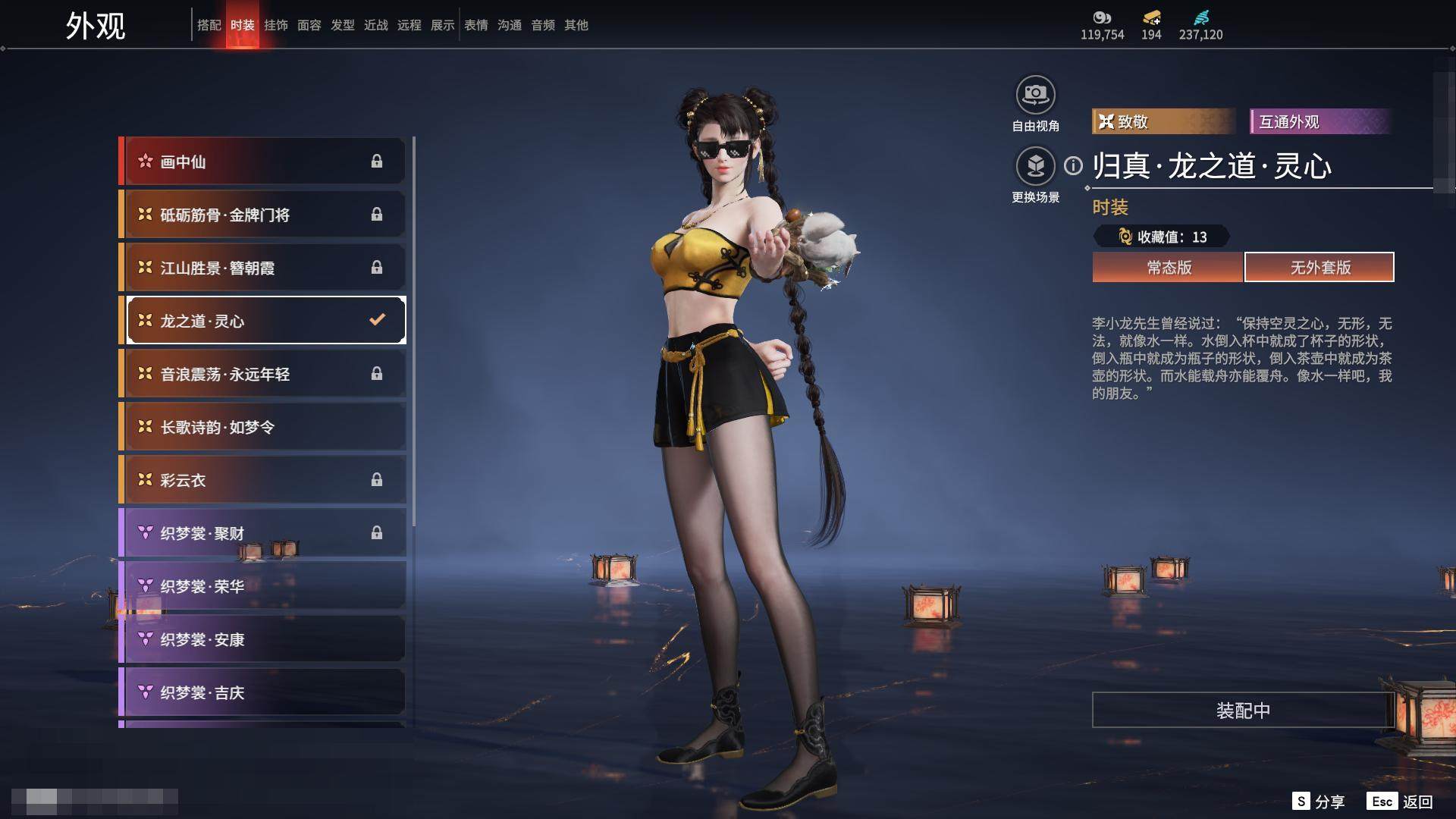Switch to the 搭配 tab
Screen dimensions: 1456x819
pyautogui.click(x=209, y=25)
